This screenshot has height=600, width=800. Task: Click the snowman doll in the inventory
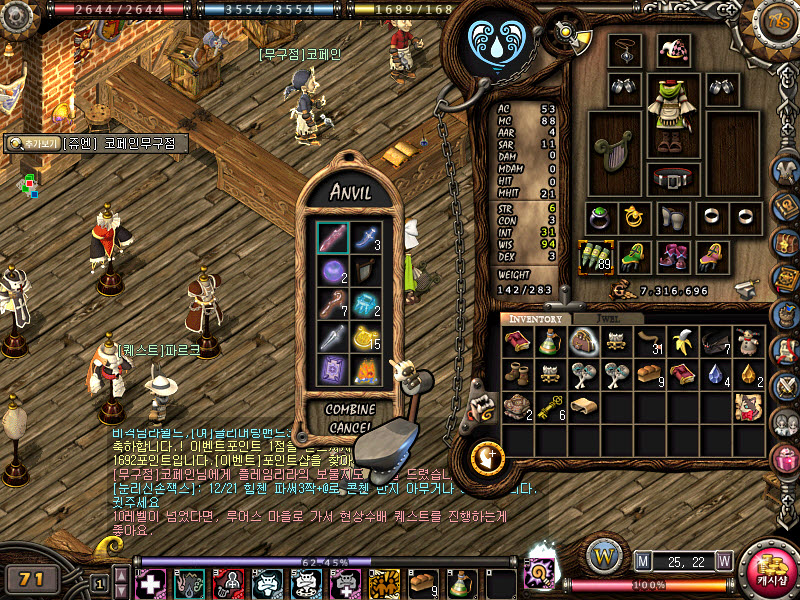[748, 343]
